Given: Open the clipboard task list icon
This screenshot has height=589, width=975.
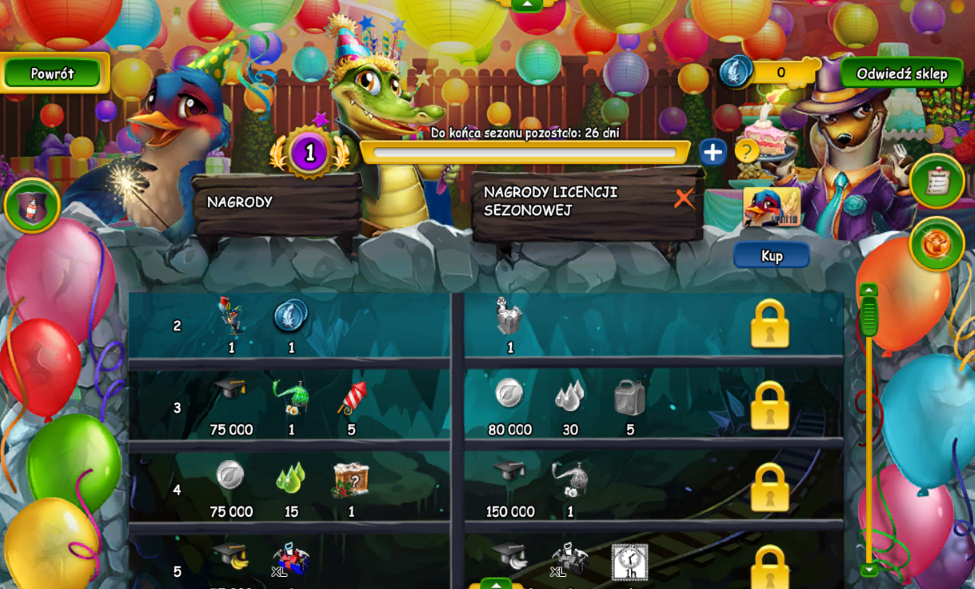Looking at the screenshot, I should 937,180.
